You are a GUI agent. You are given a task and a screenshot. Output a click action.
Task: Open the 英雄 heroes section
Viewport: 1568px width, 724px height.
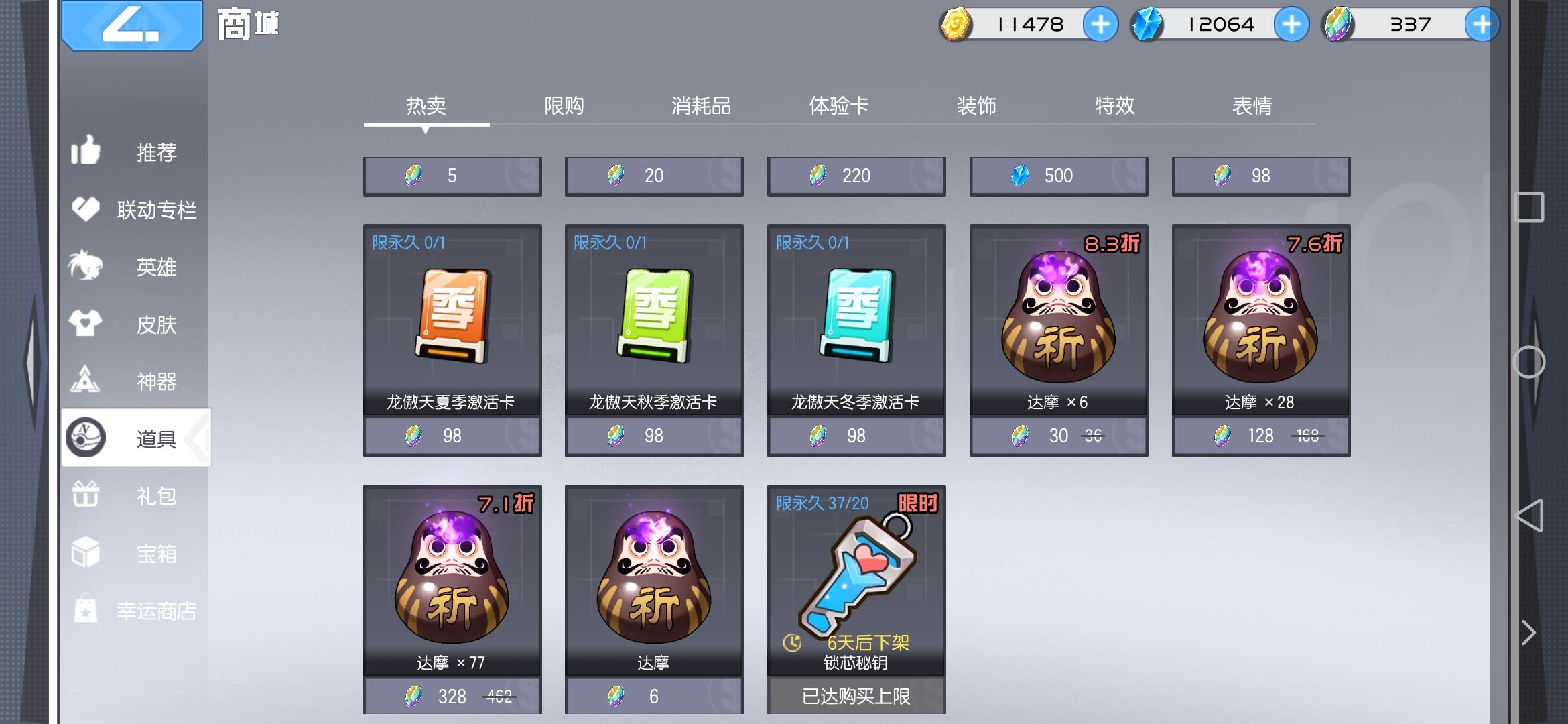coord(134,267)
